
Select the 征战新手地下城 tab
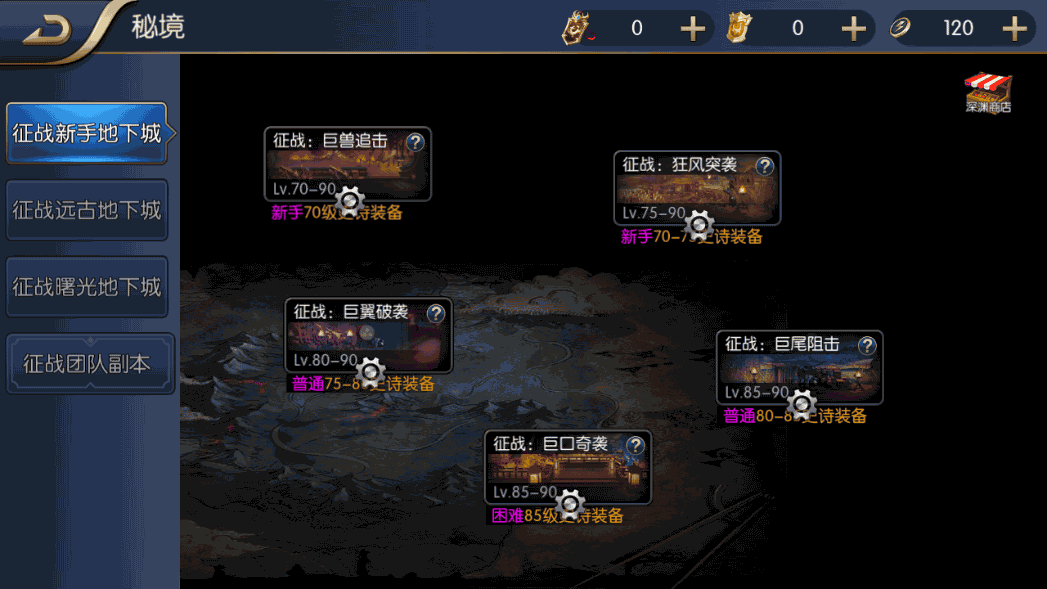(x=86, y=134)
